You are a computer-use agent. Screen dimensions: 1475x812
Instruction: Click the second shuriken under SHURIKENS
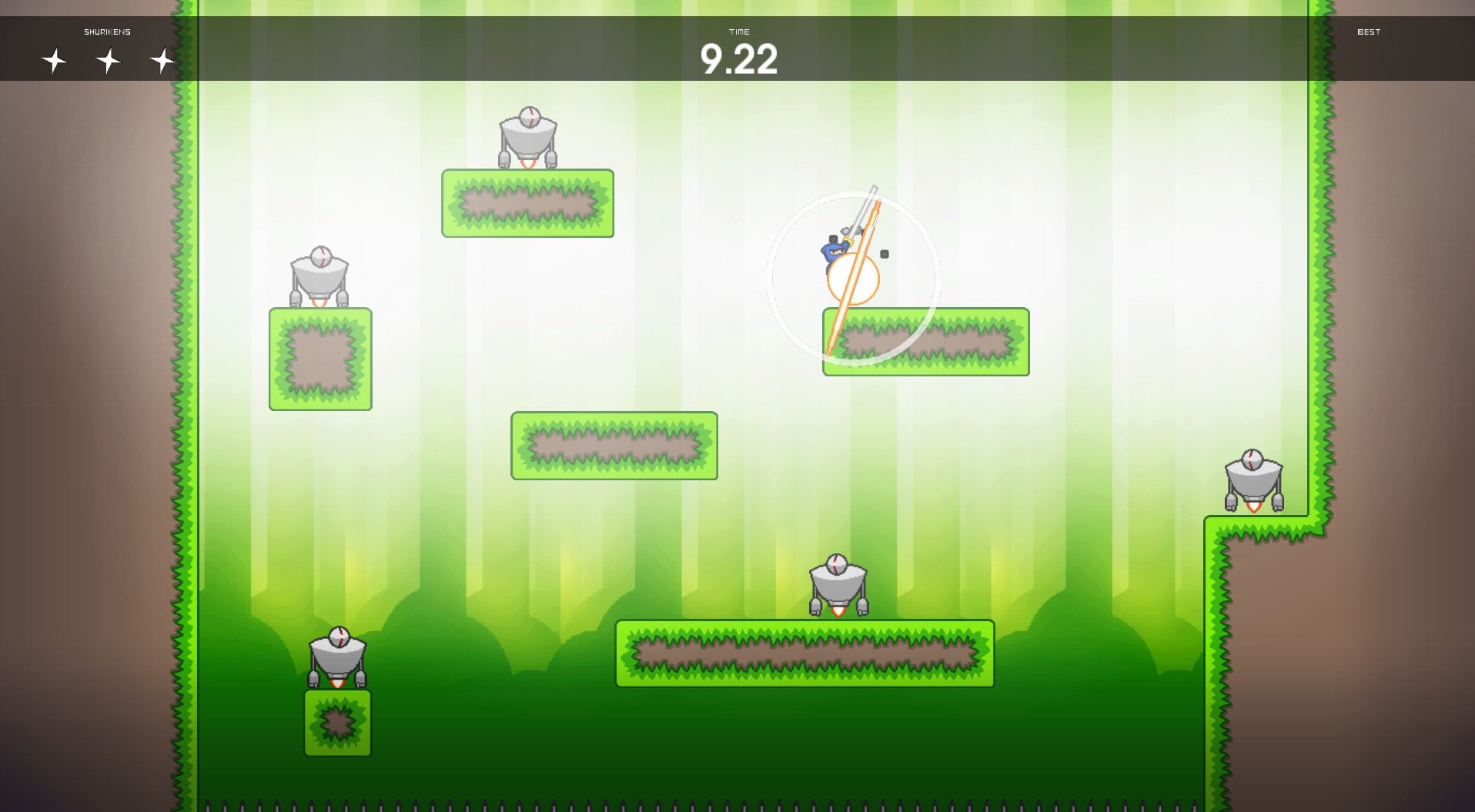[108, 59]
